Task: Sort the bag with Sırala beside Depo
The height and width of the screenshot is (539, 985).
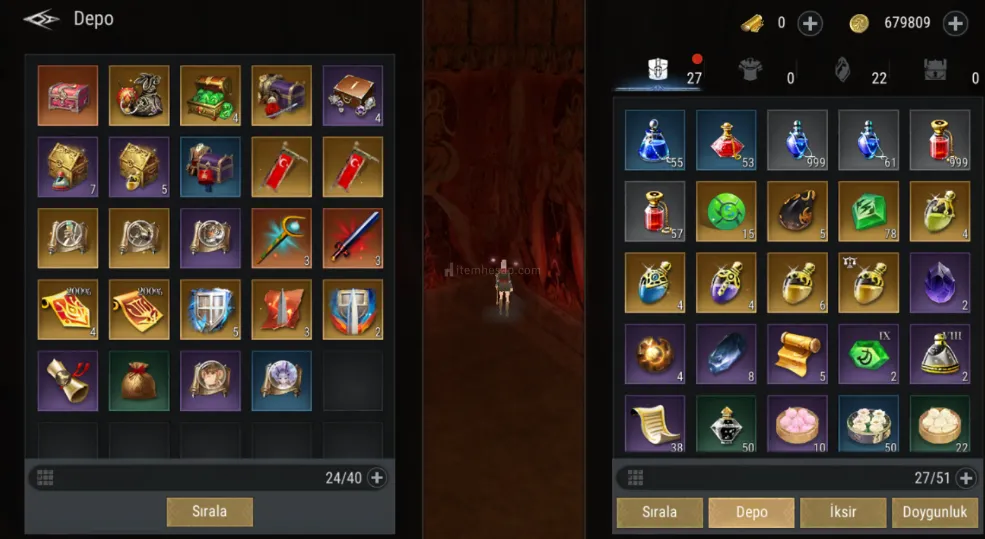Action: 659,512
